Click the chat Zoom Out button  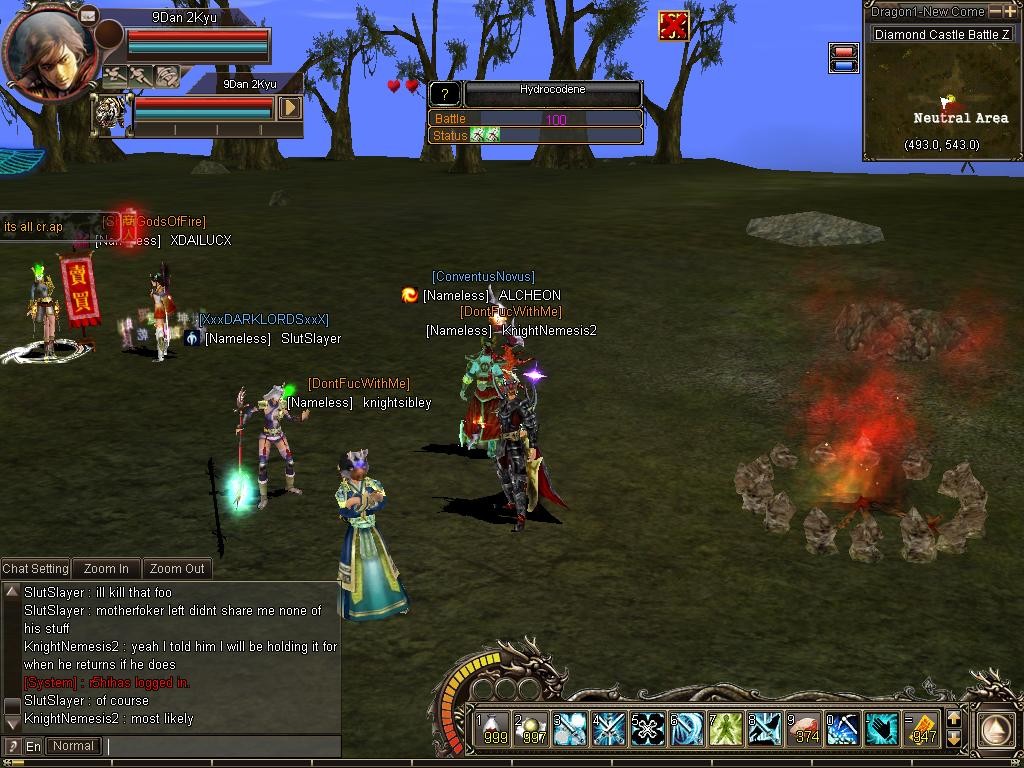(177, 568)
